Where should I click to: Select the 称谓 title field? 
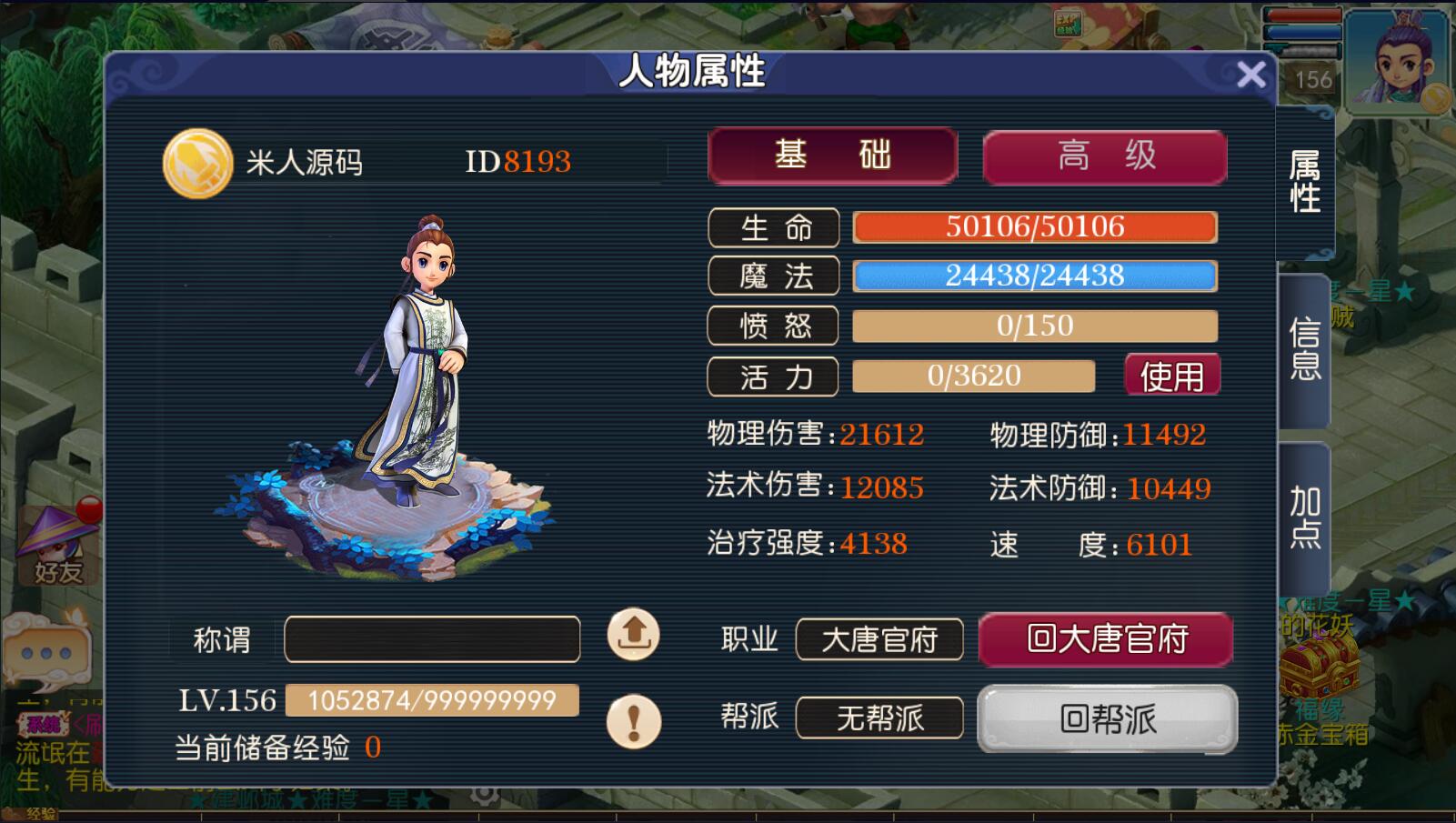[432, 639]
